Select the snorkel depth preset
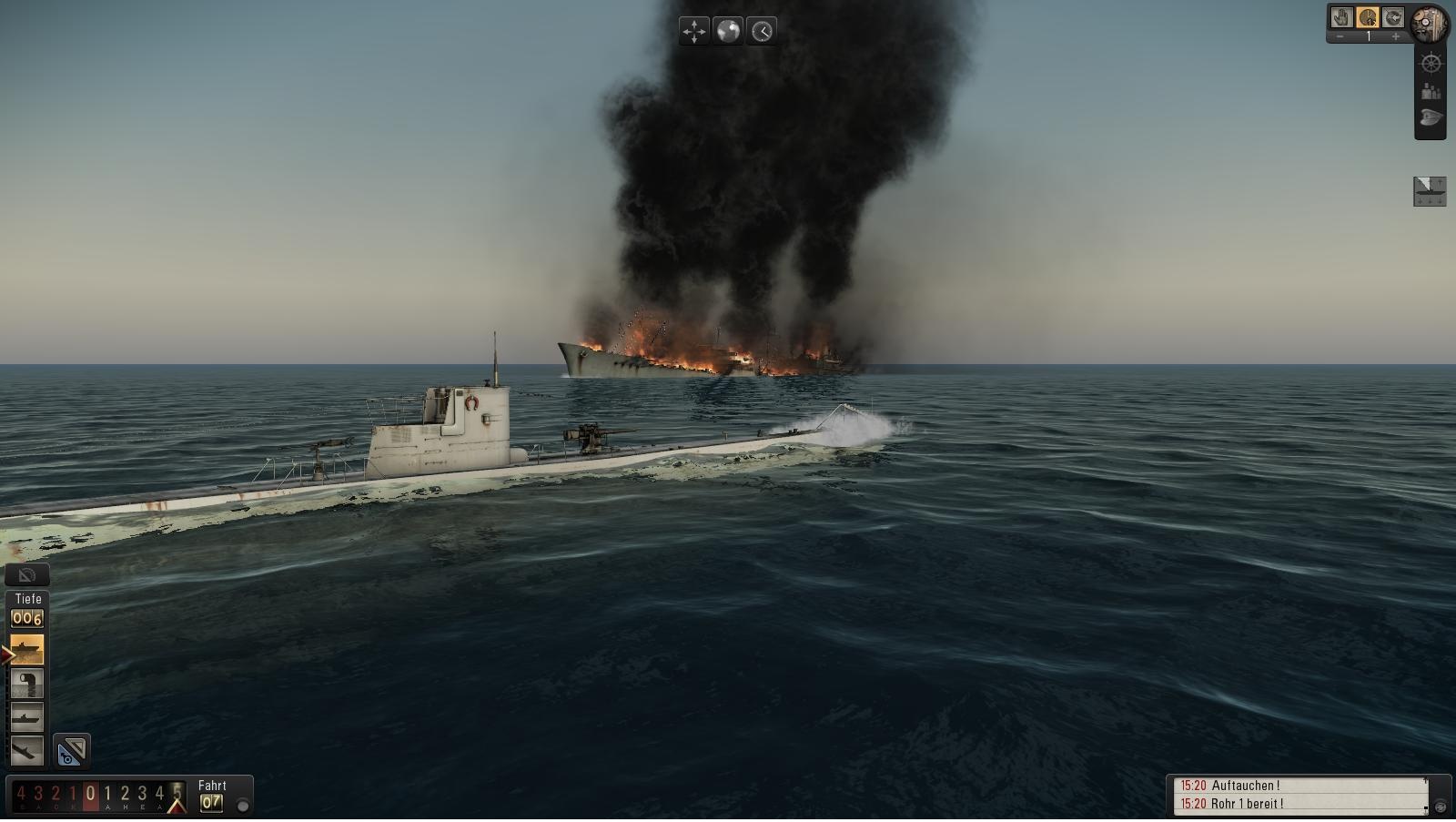The image size is (1456, 822). [x=26, y=684]
